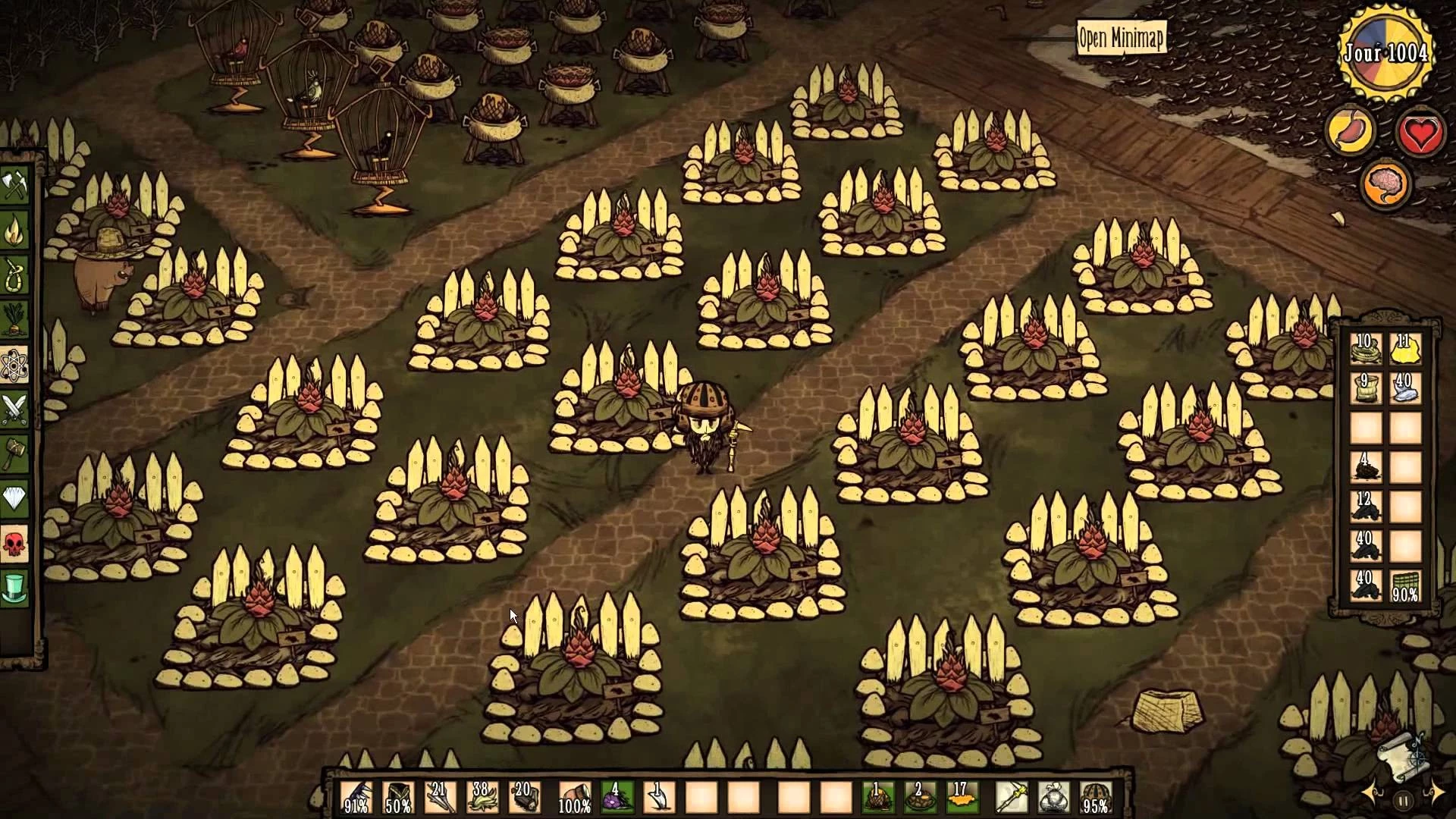Click the Open Minimap button
This screenshot has width=1456, height=819.
coord(1120,38)
